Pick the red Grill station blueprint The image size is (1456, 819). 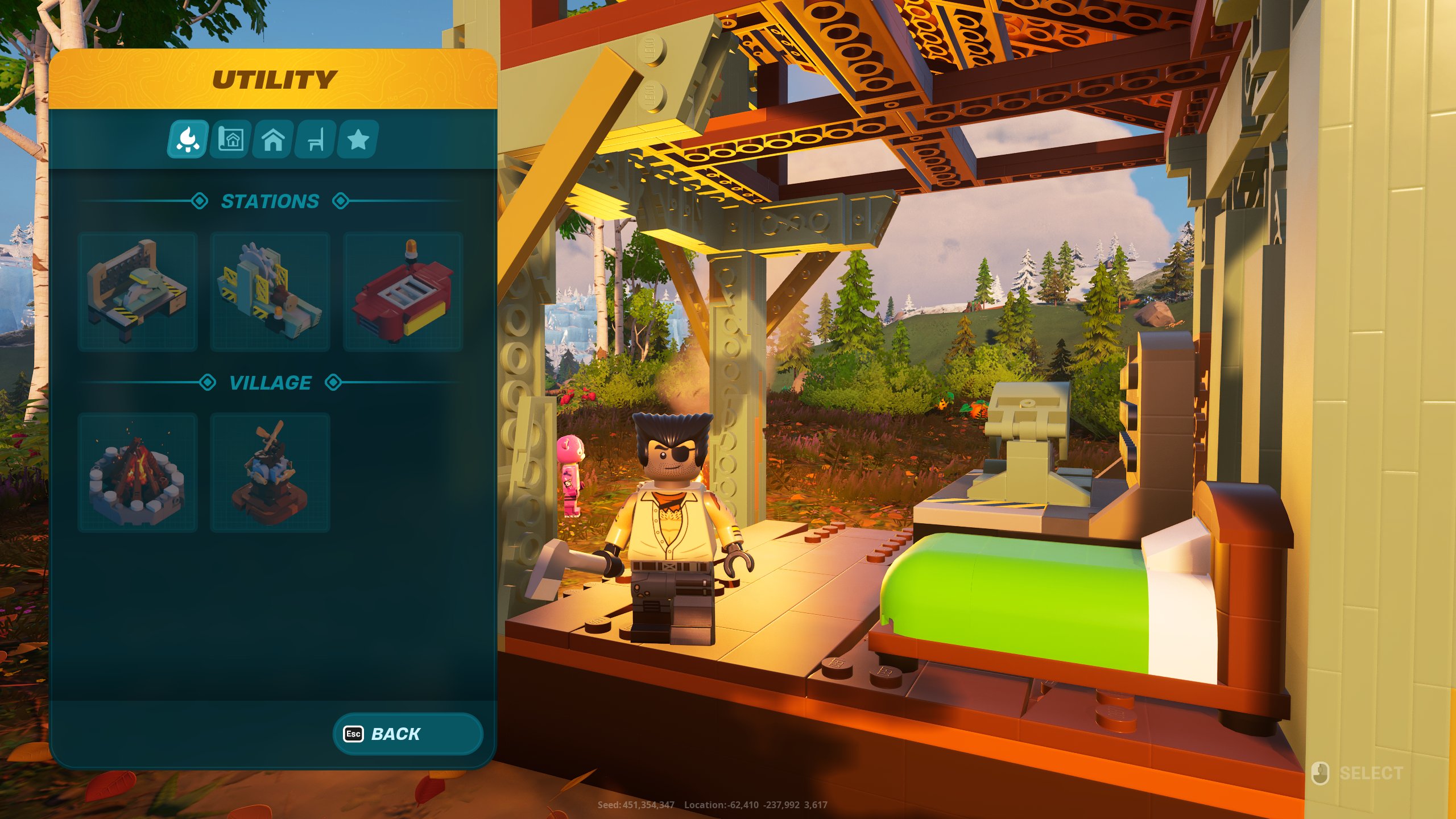pyautogui.click(x=403, y=290)
